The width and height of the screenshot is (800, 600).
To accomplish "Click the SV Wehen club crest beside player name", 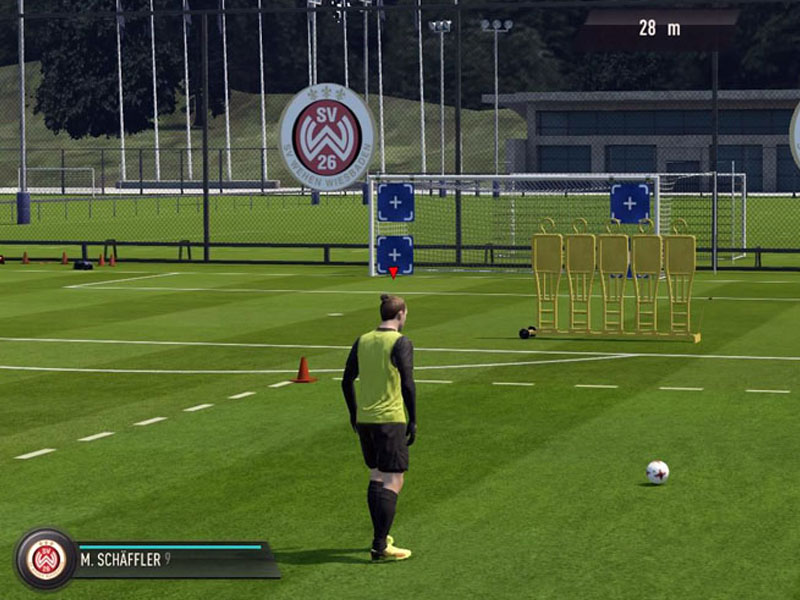I will pyautogui.click(x=45, y=558).
